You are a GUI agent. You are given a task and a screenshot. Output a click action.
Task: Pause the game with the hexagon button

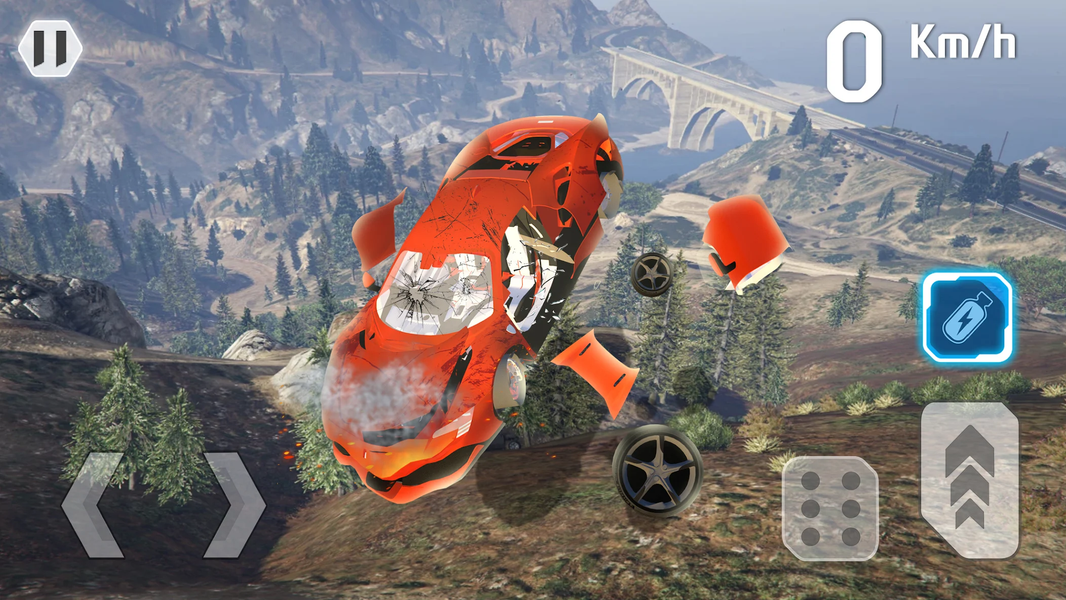[50, 47]
